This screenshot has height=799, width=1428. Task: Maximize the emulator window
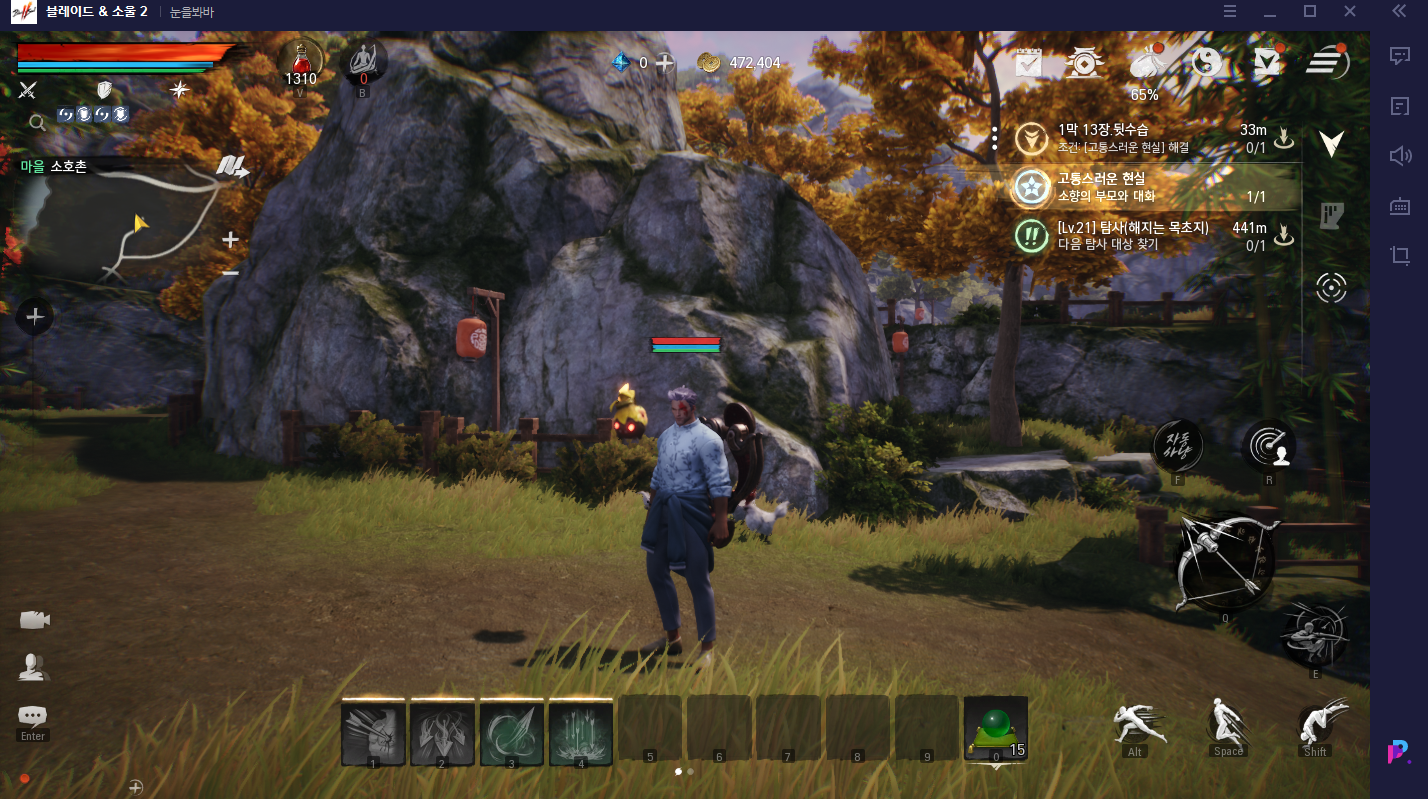(1310, 12)
